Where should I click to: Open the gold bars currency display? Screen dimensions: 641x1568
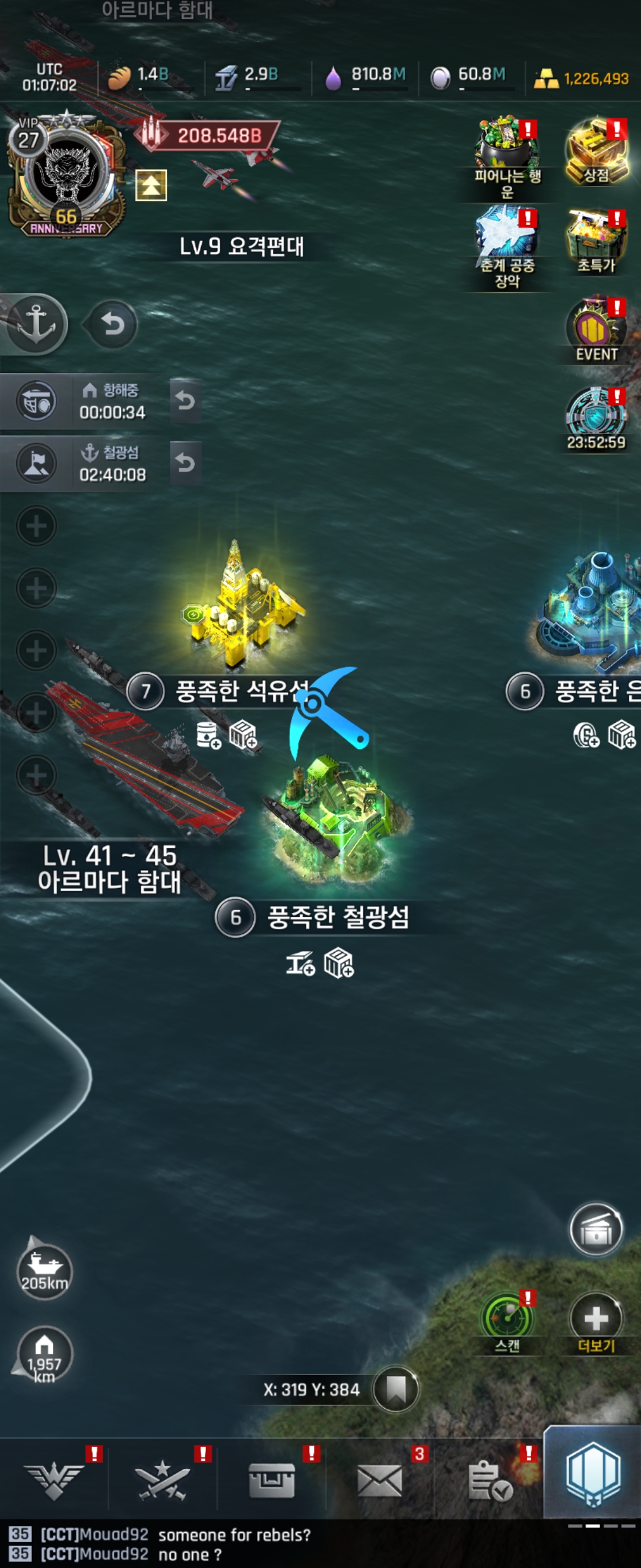582,78
